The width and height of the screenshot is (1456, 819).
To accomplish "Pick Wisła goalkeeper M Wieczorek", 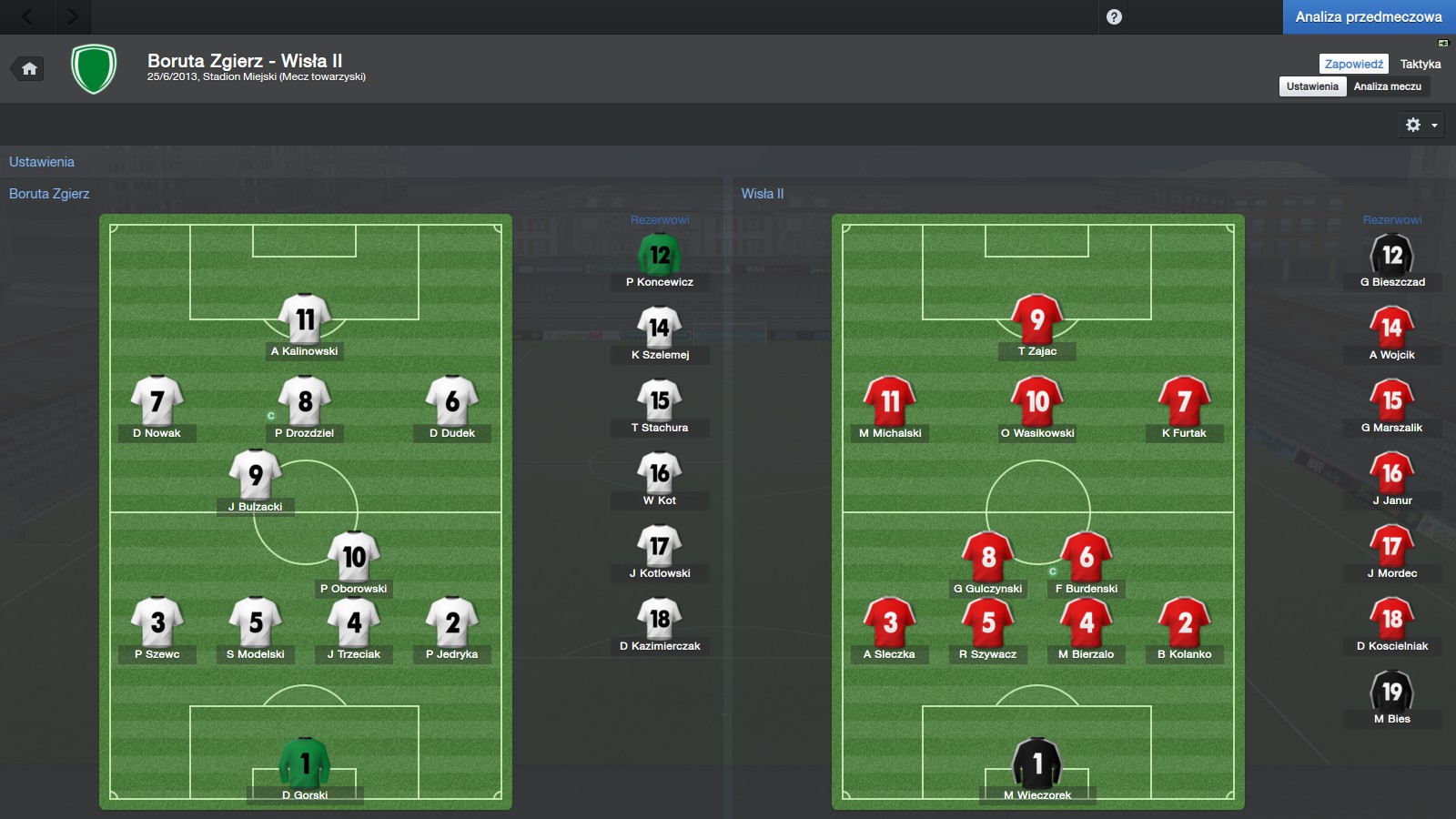I will (1037, 764).
